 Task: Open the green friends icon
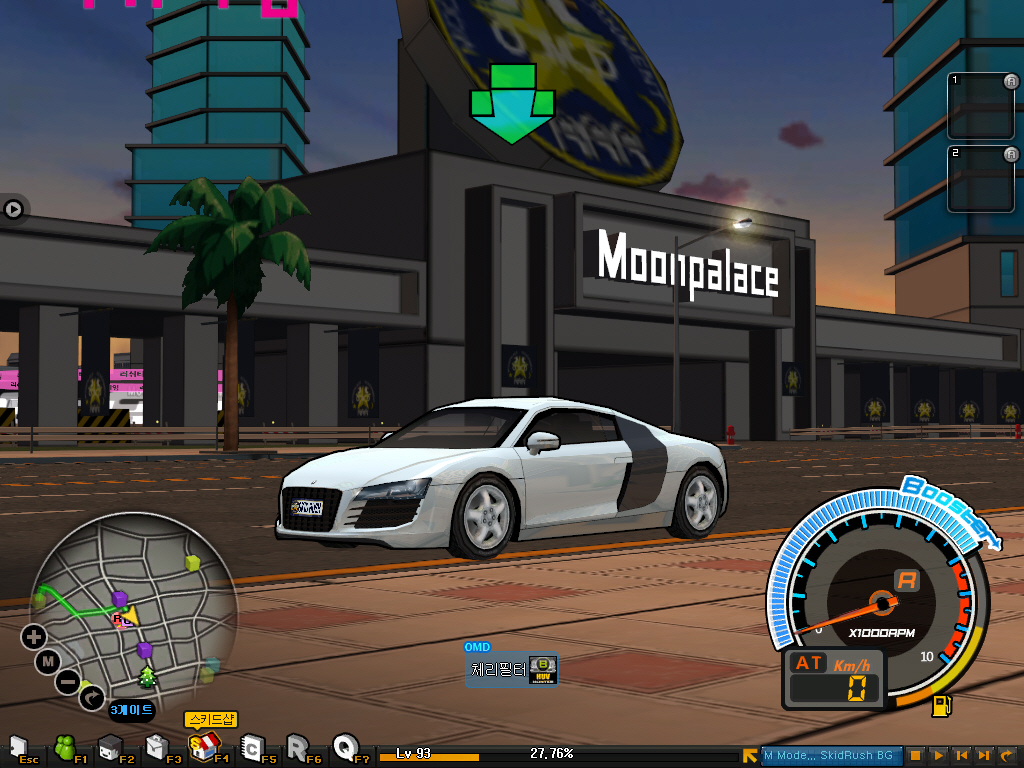point(65,747)
